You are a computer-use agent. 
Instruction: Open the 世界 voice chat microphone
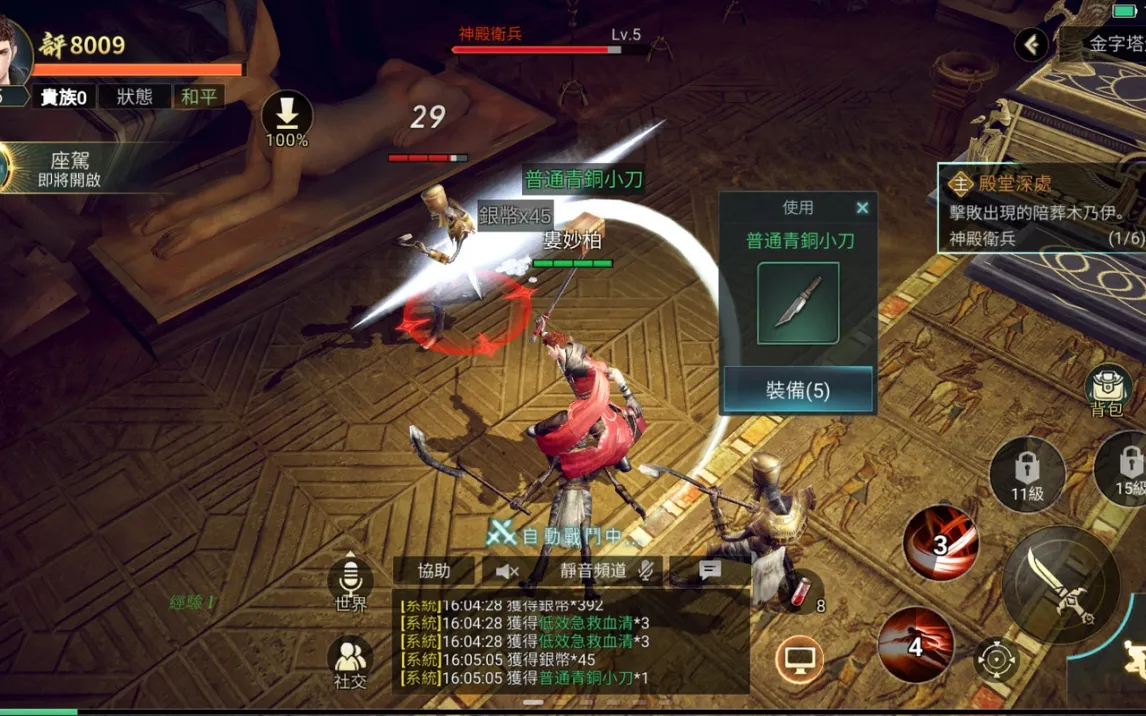(350, 580)
